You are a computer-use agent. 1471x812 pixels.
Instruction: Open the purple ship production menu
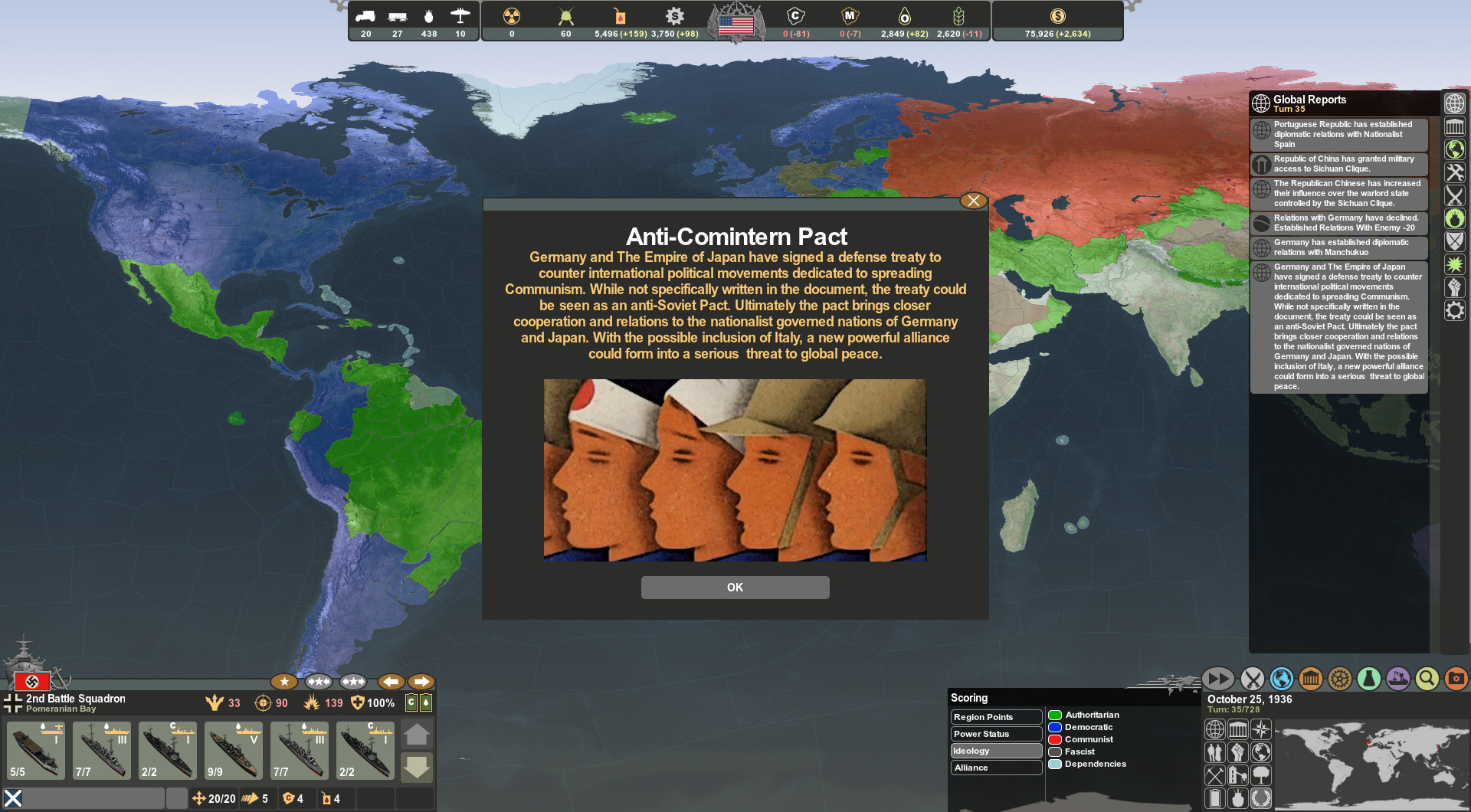[1397, 679]
